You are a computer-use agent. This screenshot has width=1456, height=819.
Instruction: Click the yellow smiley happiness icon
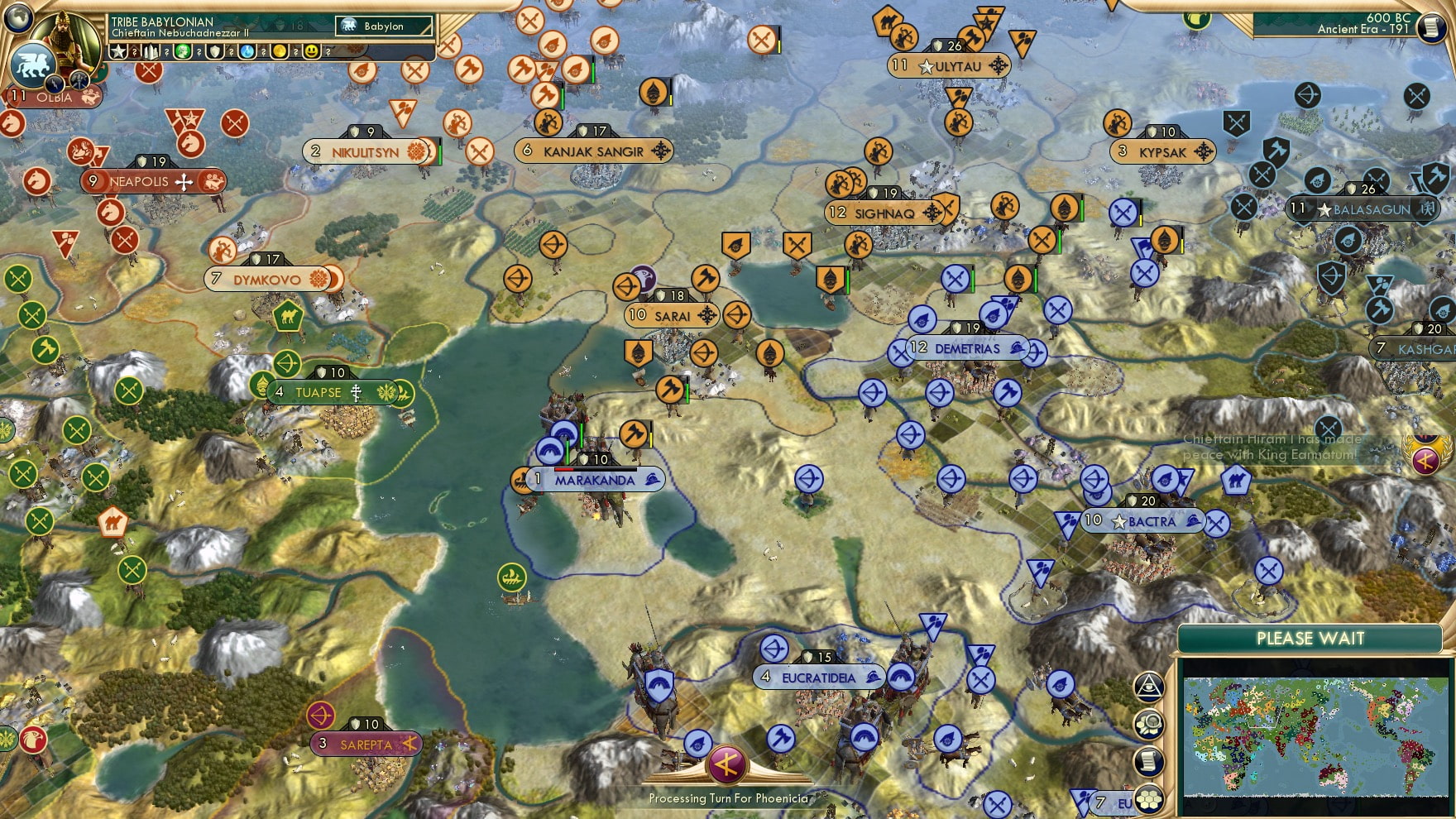click(312, 51)
